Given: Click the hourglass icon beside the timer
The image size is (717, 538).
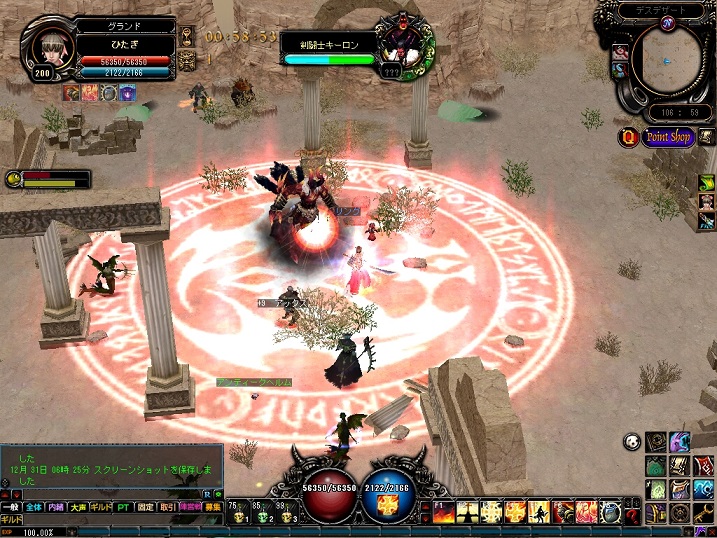Looking at the screenshot, I should pyautogui.click(x=187, y=36).
